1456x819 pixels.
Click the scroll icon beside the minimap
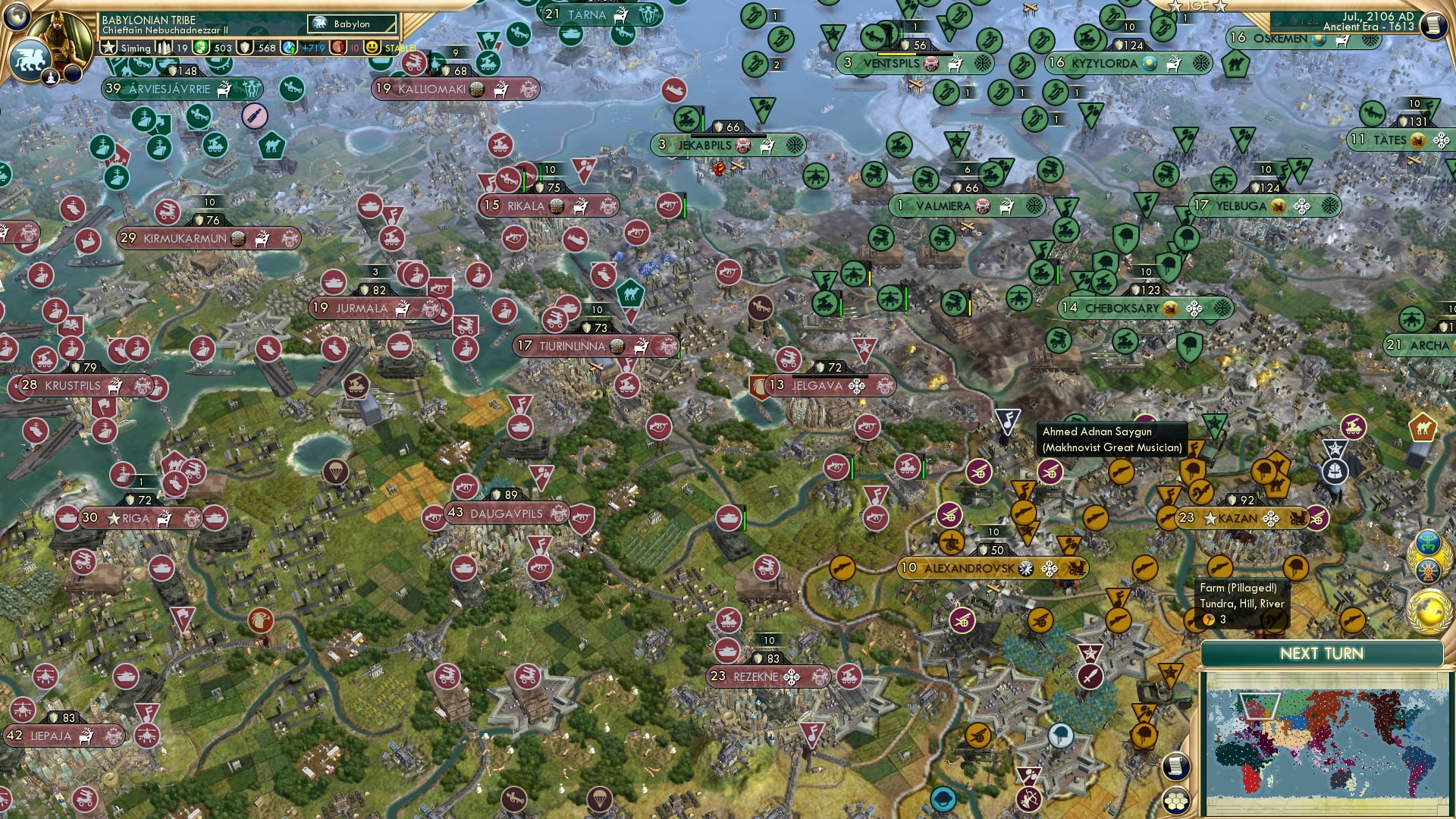click(1178, 767)
